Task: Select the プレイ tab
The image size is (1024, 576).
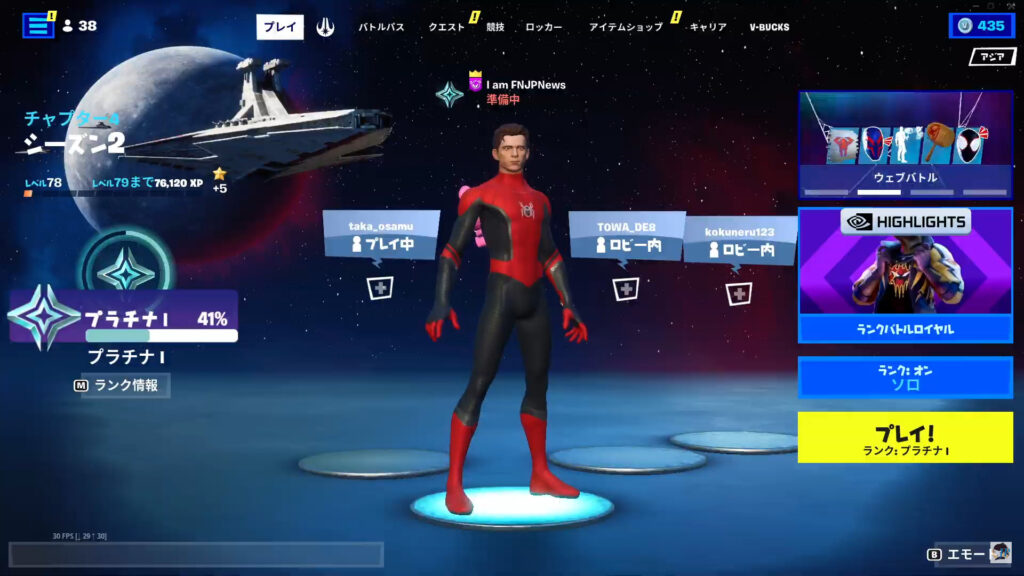Action: pyautogui.click(x=280, y=27)
